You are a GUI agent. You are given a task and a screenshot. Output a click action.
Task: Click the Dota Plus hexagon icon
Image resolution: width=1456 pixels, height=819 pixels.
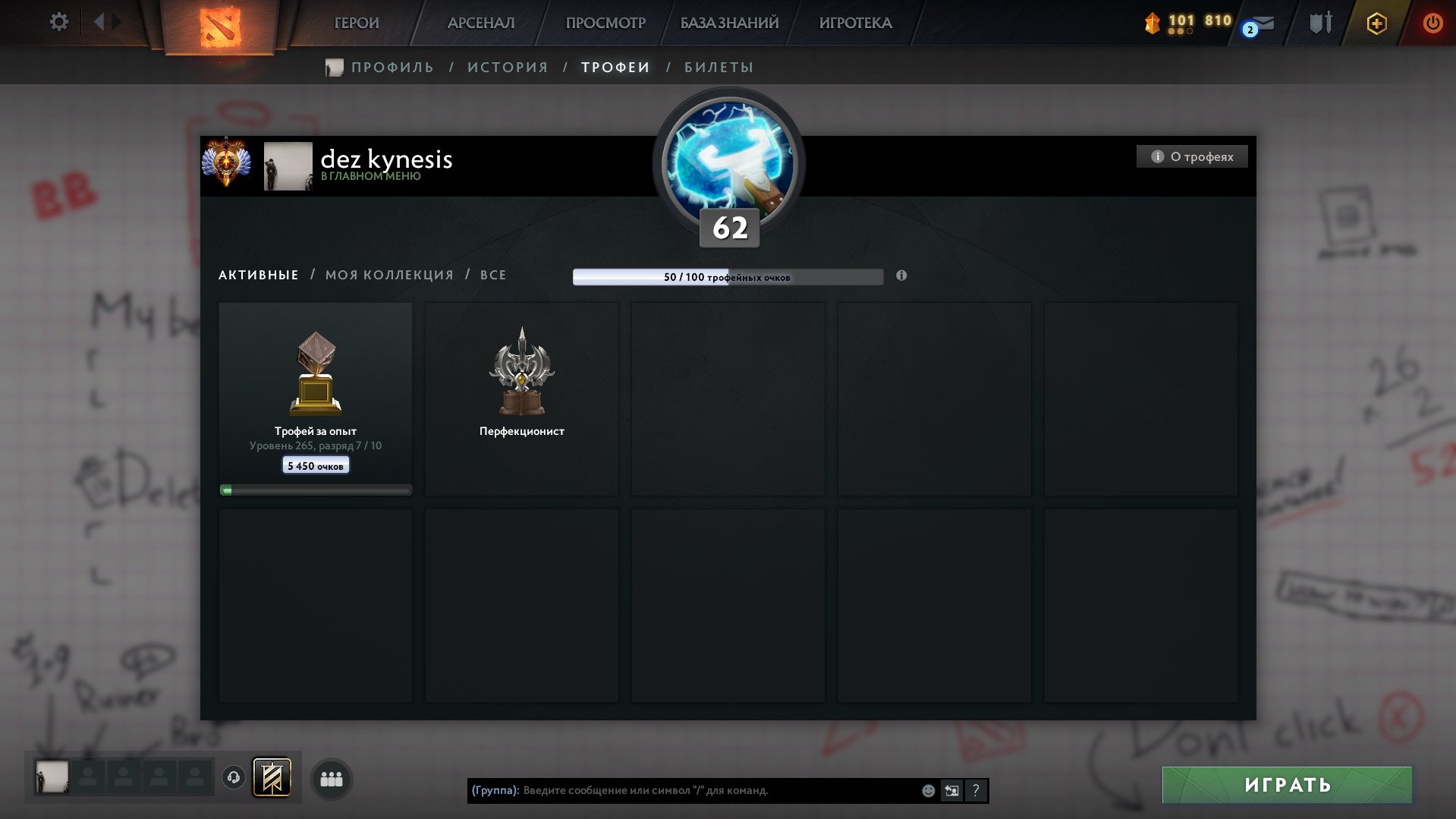pos(1376,23)
